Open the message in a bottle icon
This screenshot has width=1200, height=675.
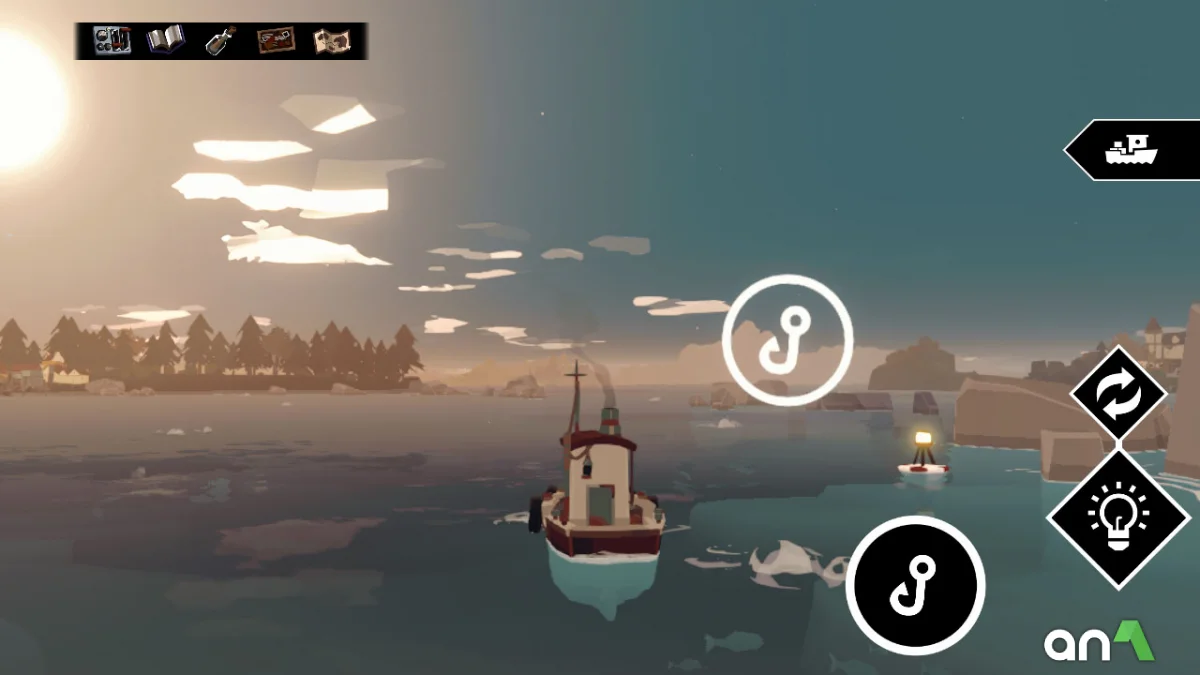click(220, 40)
